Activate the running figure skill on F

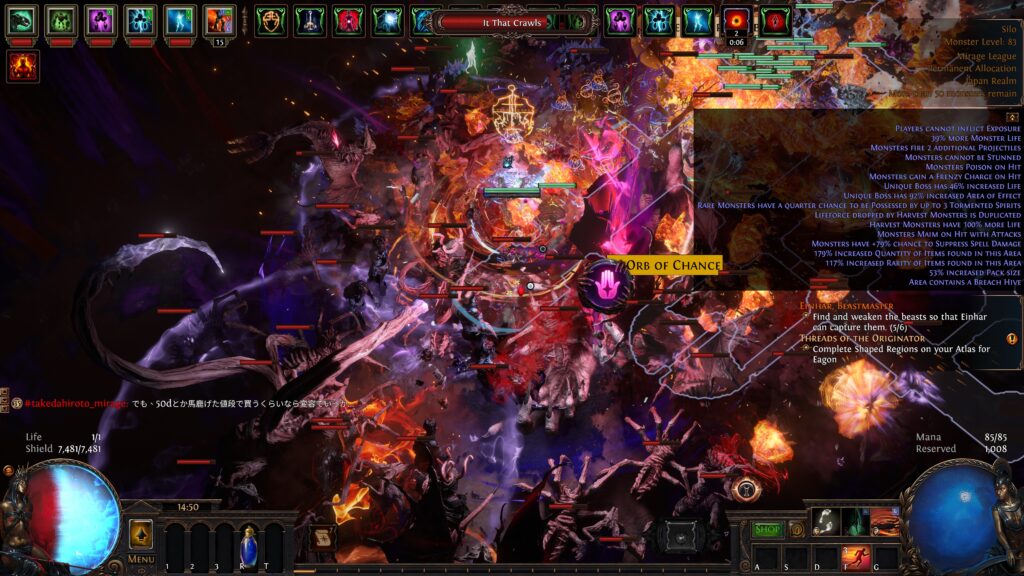856,556
